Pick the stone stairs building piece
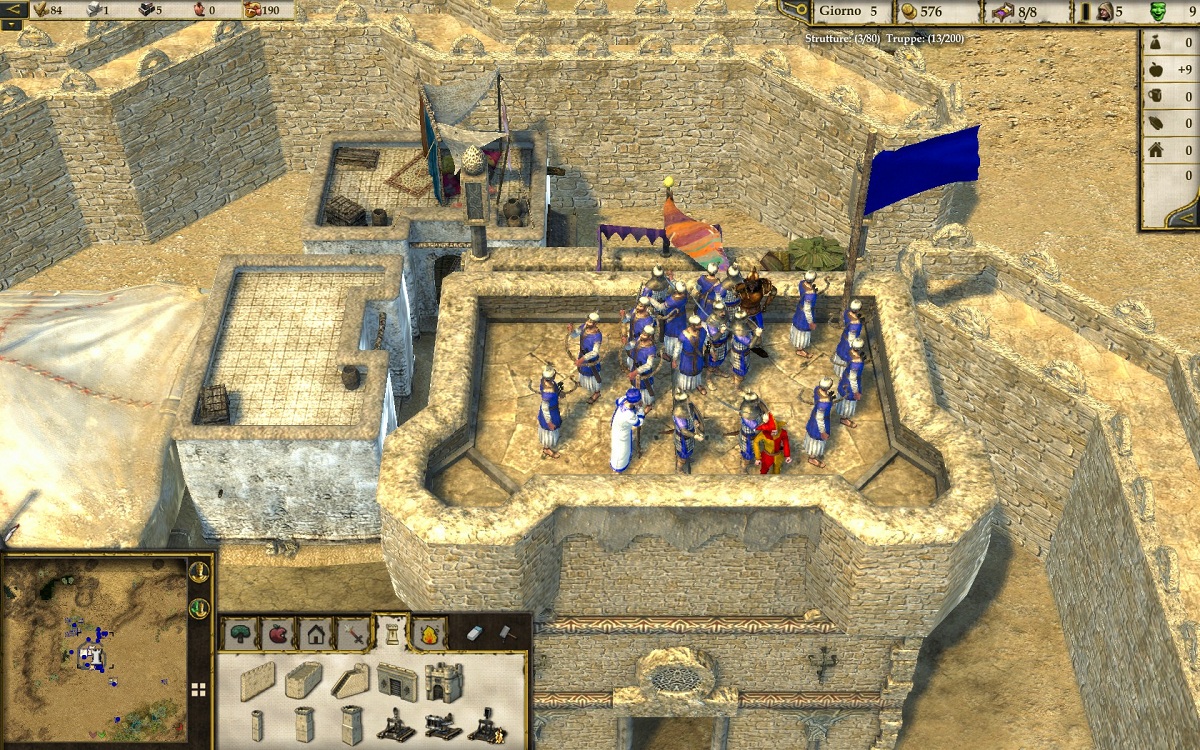This screenshot has width=1200, height=750. (351, 680)
